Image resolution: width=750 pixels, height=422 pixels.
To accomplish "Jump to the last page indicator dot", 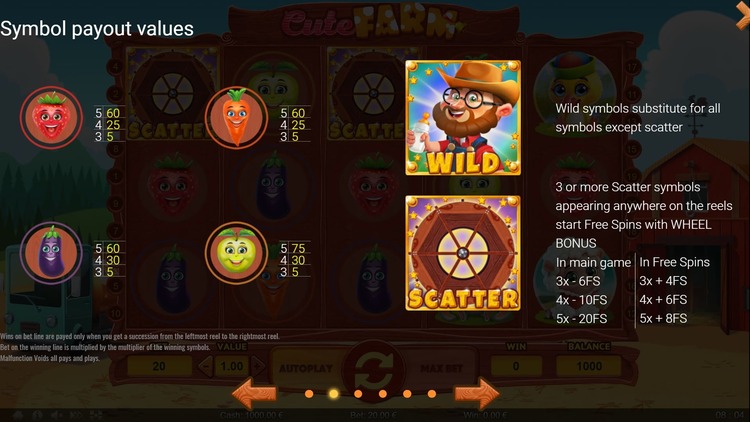I will coord(432,393).
